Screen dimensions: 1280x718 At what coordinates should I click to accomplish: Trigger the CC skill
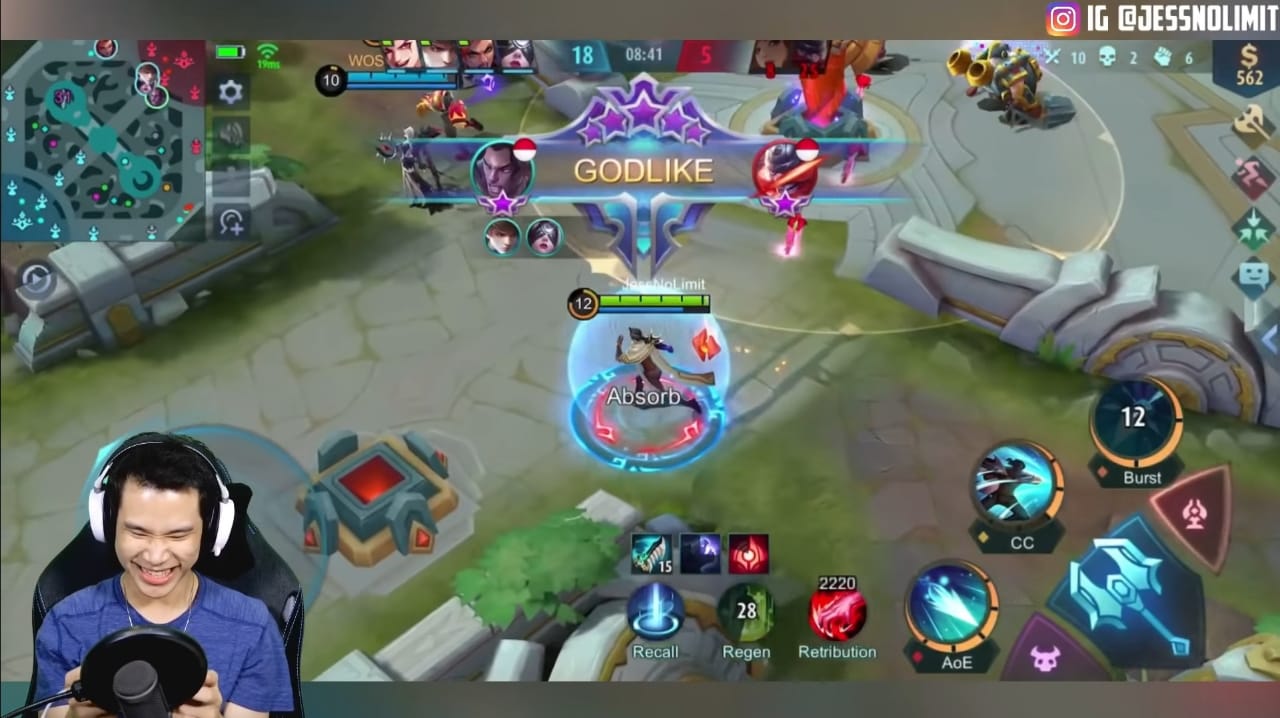click(1017, 487)
